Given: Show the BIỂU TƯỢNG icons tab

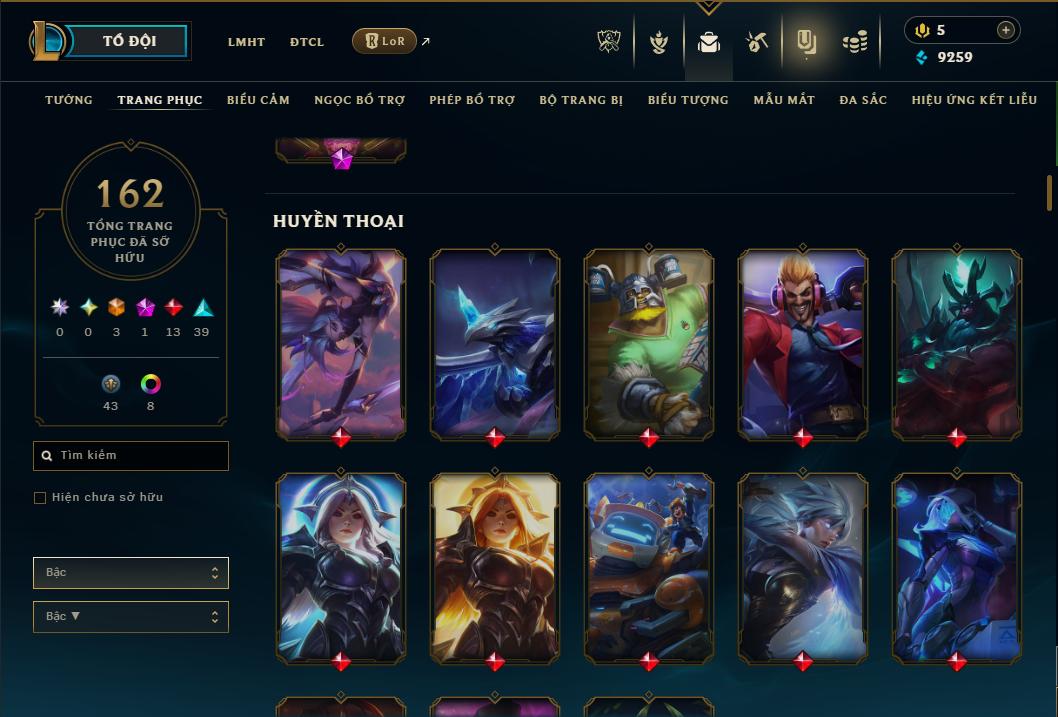Looking at the screenshot, I should (x=688, y=100).
